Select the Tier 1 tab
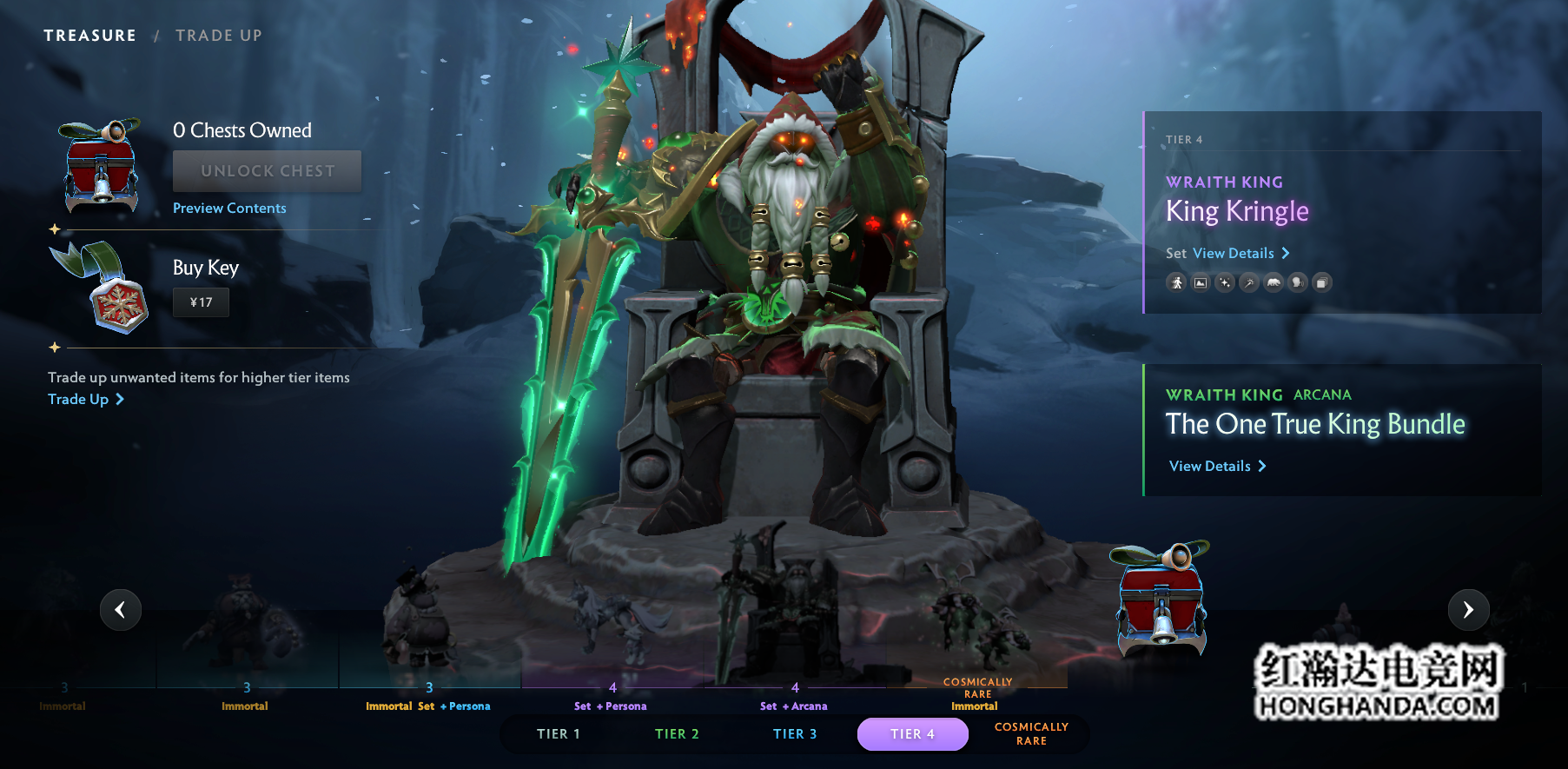The width and height of the screenshot is (1568, 769). tap(558, 734)
